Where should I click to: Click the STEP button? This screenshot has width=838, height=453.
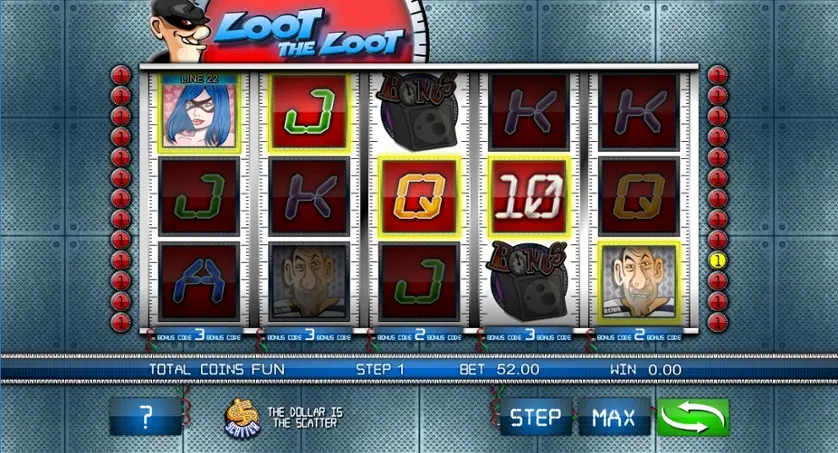(535, 417)
